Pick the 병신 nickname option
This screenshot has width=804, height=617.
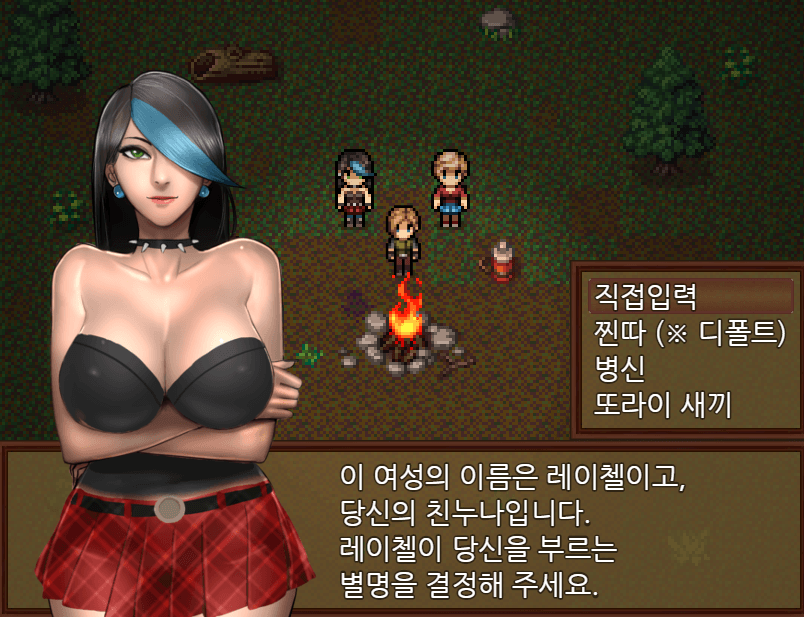click(x=620, y=368)
